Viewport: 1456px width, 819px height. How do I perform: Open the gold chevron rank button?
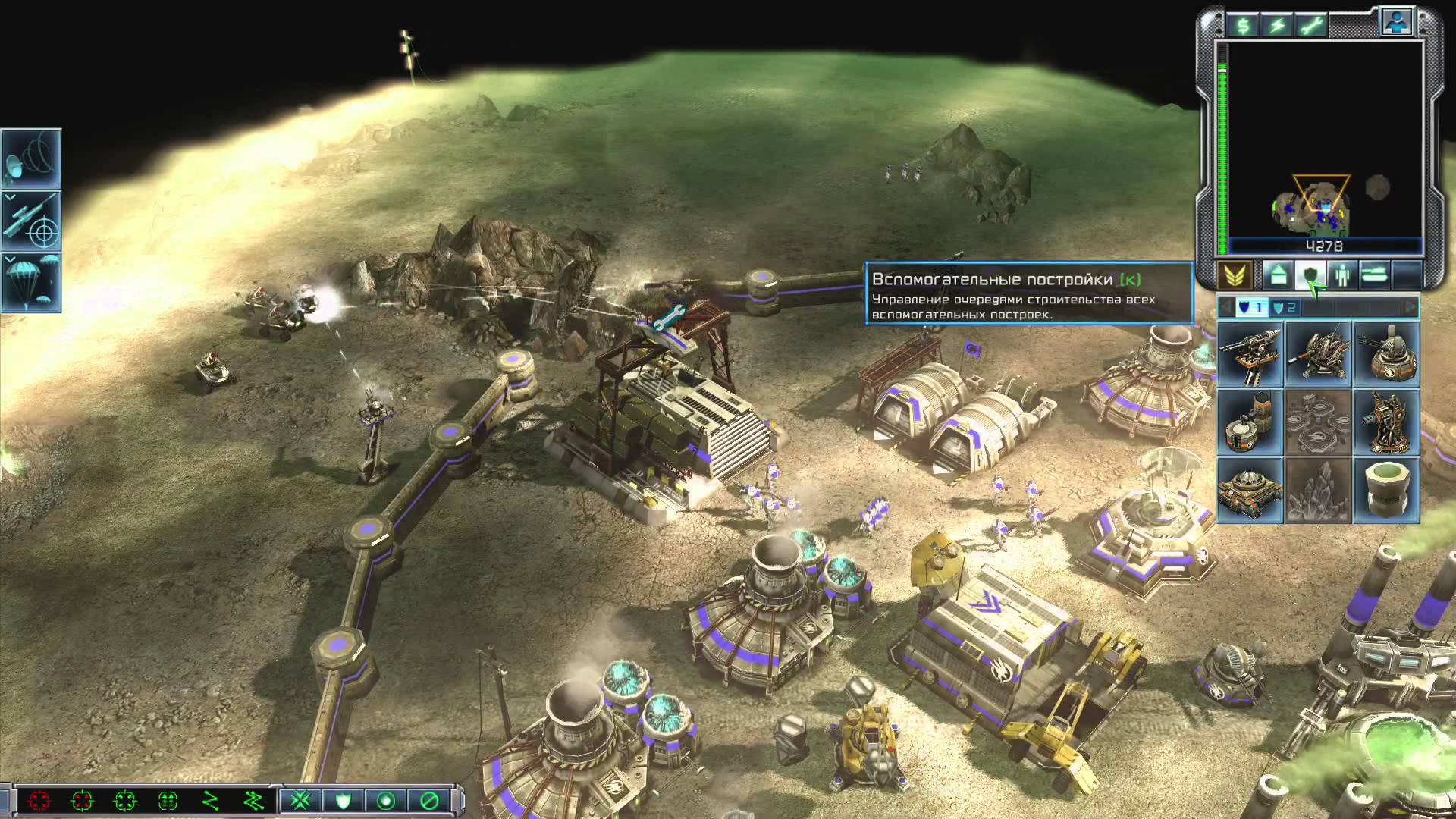pos(1235,275)
